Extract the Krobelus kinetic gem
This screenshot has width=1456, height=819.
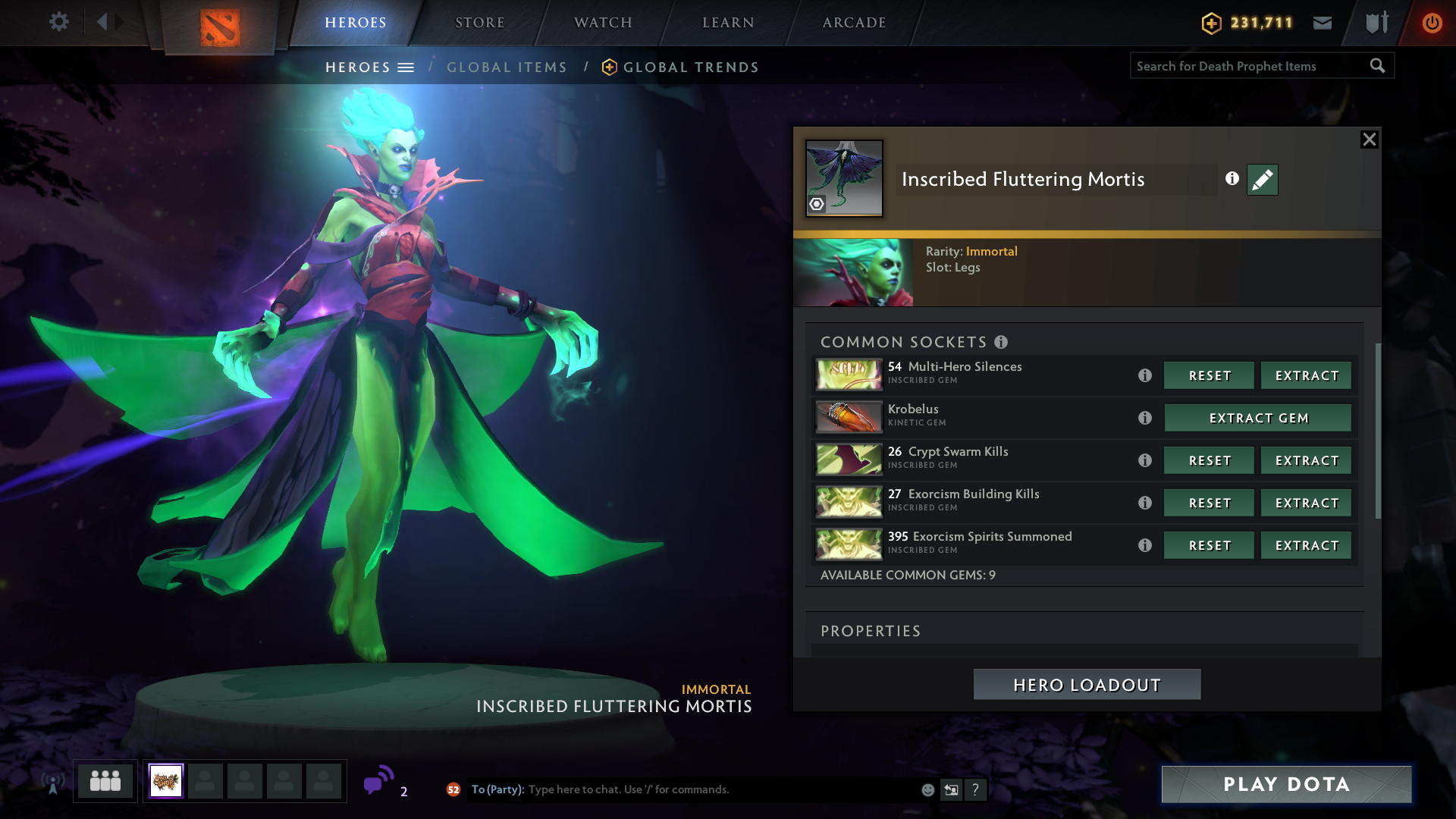tap(1257, 418)
